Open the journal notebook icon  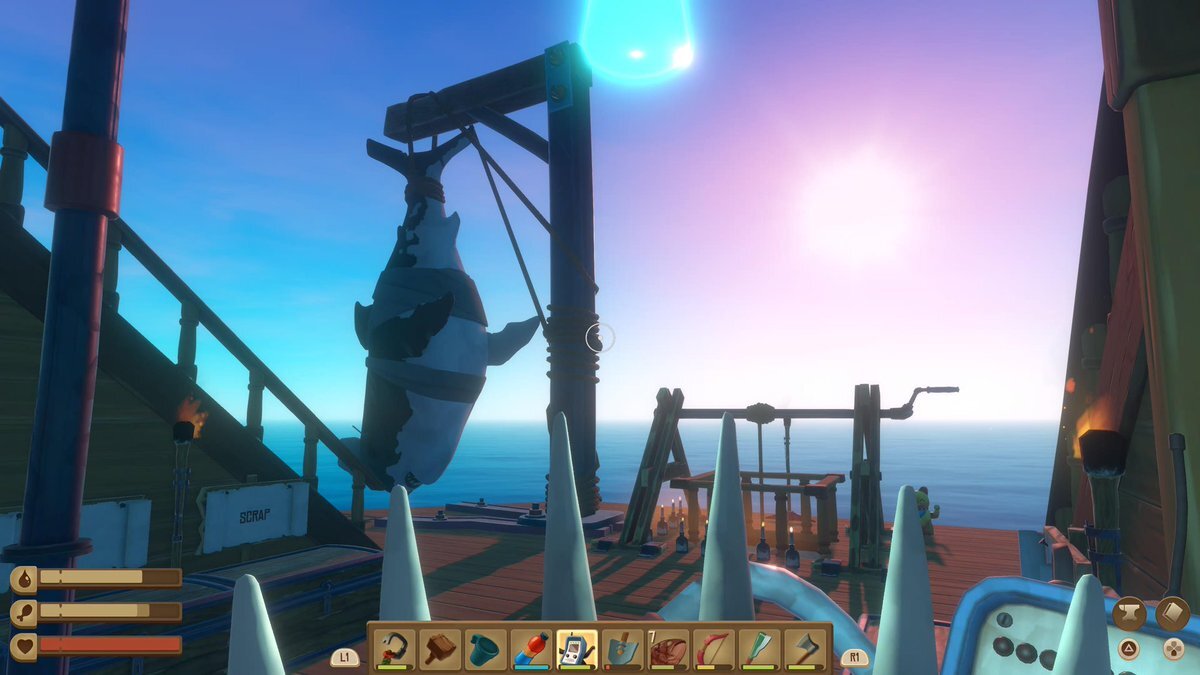point(1172,614)
